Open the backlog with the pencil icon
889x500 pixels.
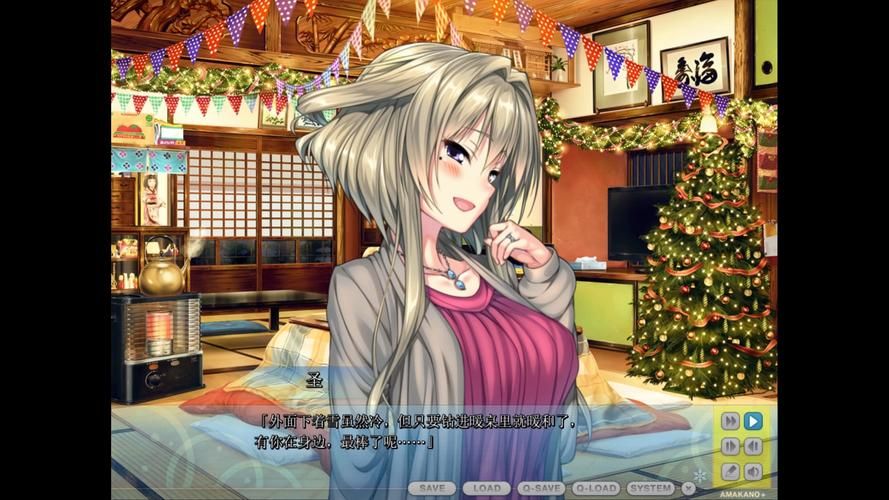[731, 471]
